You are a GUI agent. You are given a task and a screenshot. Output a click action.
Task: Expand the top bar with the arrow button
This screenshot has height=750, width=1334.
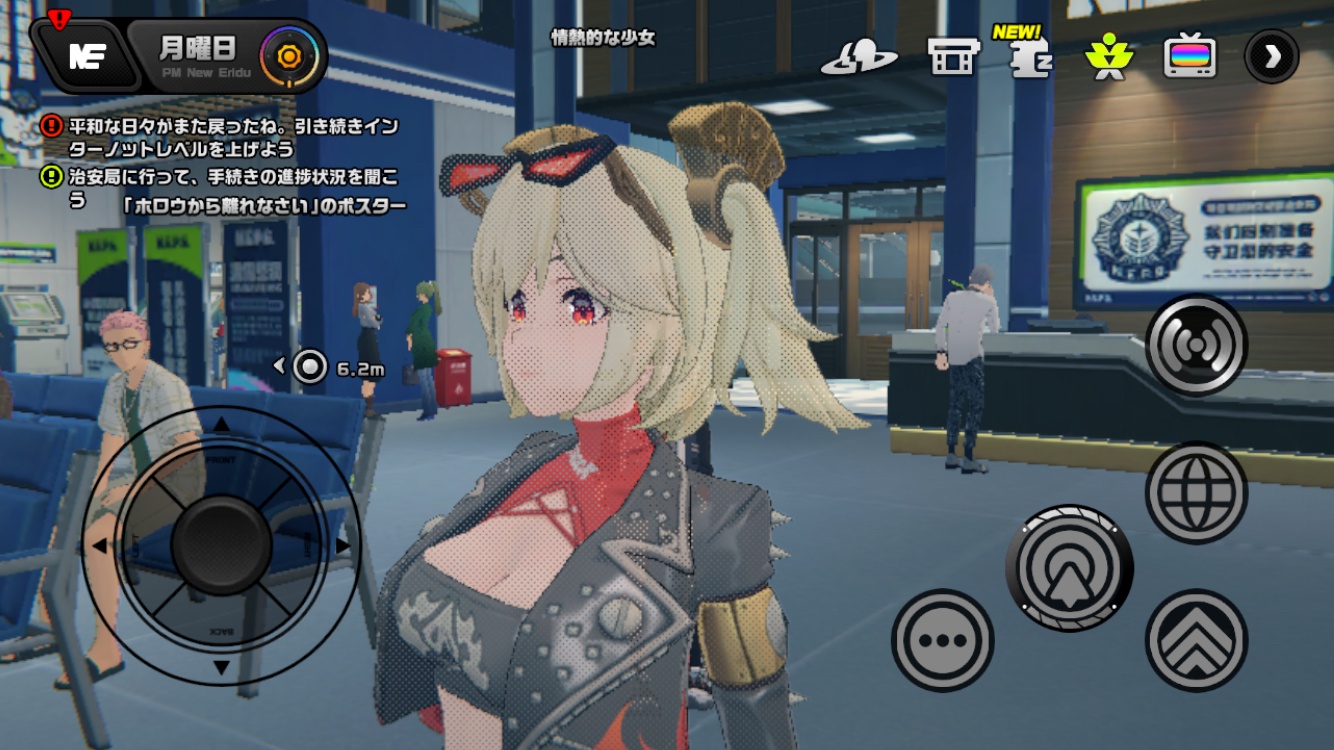point(1272,56)
